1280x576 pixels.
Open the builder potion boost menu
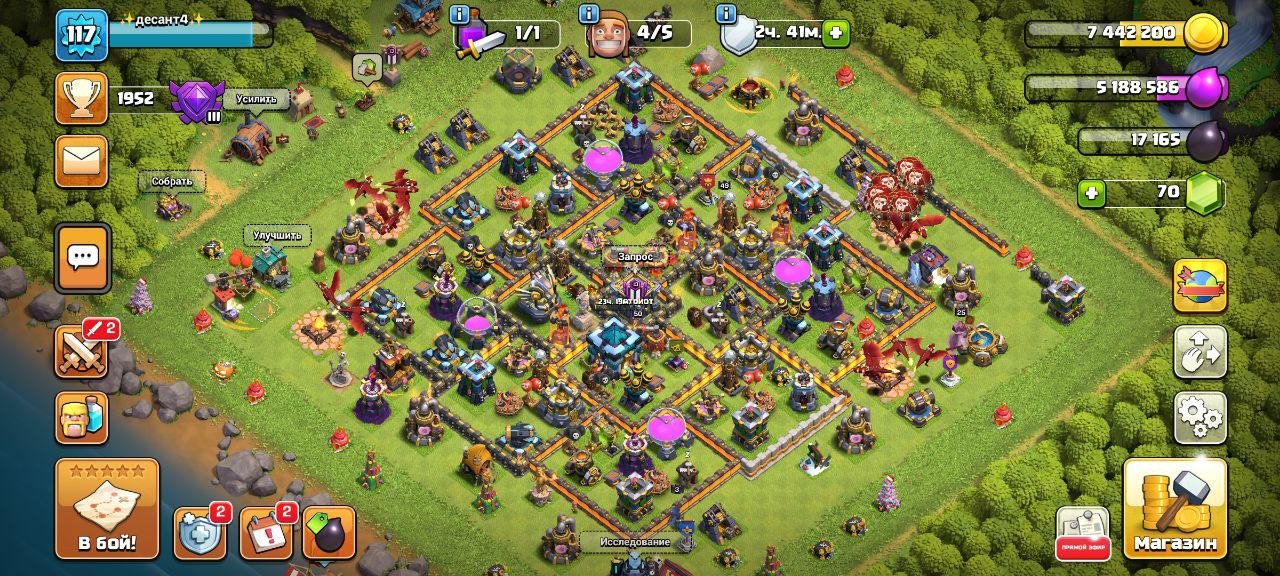point(82,417)
